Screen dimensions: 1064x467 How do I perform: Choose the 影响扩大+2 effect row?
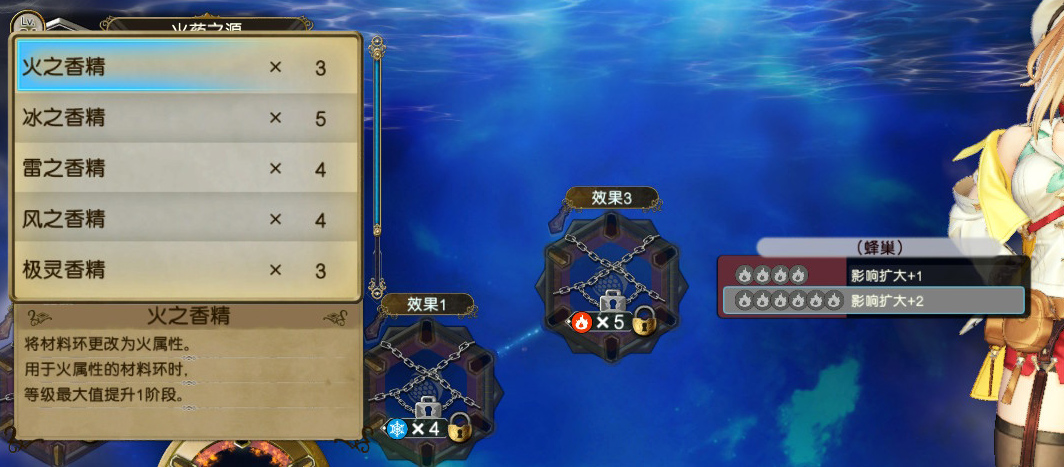tap(872, 300)
